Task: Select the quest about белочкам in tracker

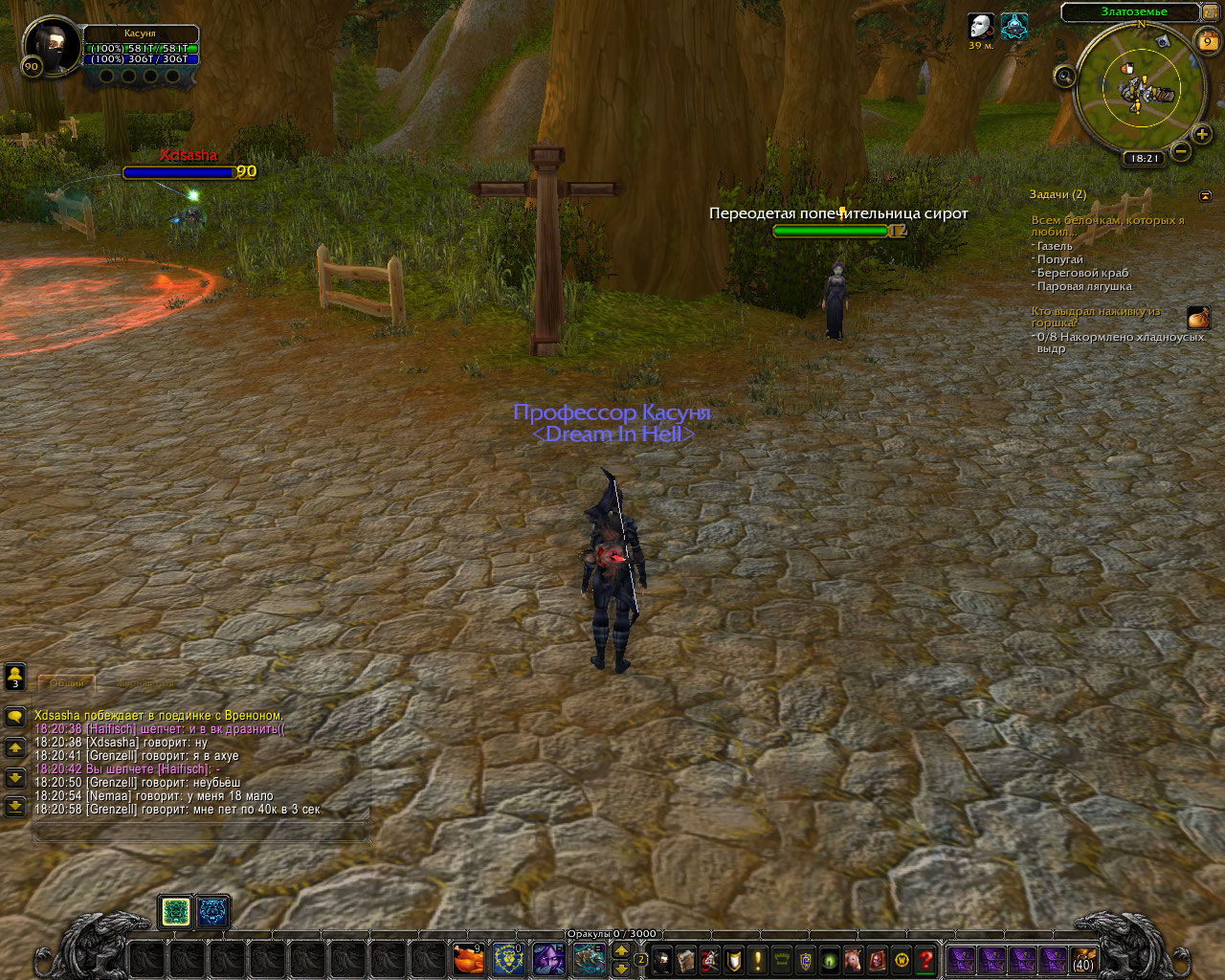Action: (x=1106, y=226)
